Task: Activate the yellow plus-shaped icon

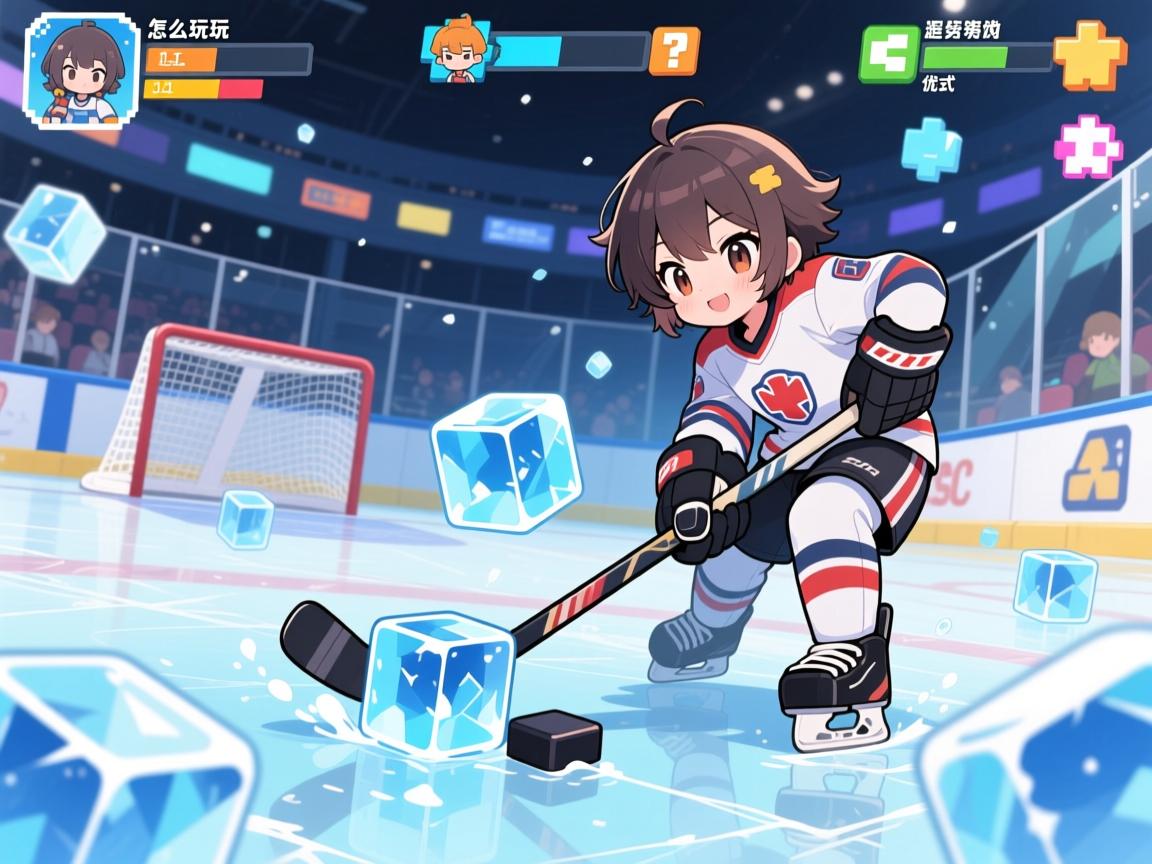Action: pos(1089,53)
